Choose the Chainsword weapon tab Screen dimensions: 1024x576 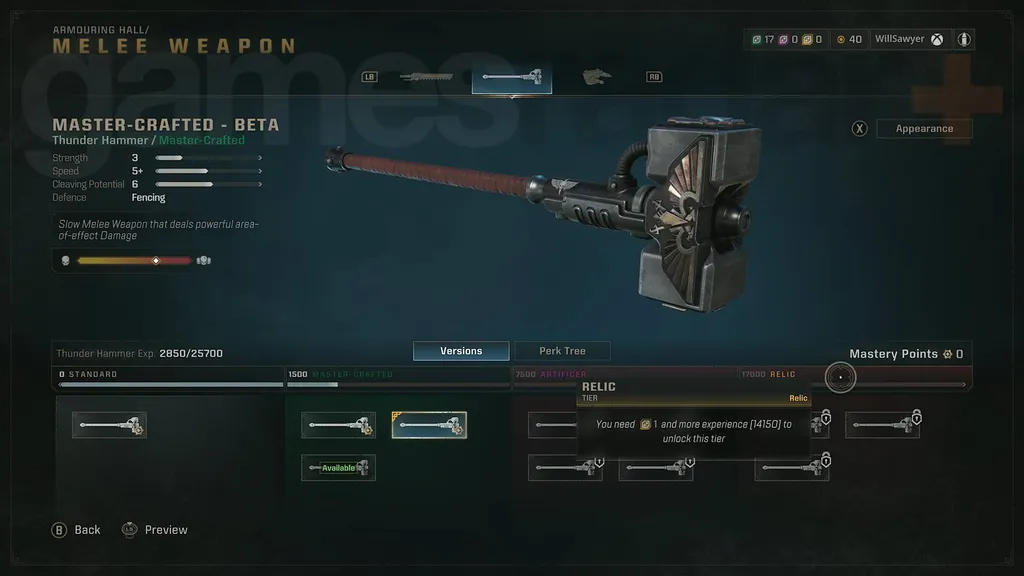(426, 77)
